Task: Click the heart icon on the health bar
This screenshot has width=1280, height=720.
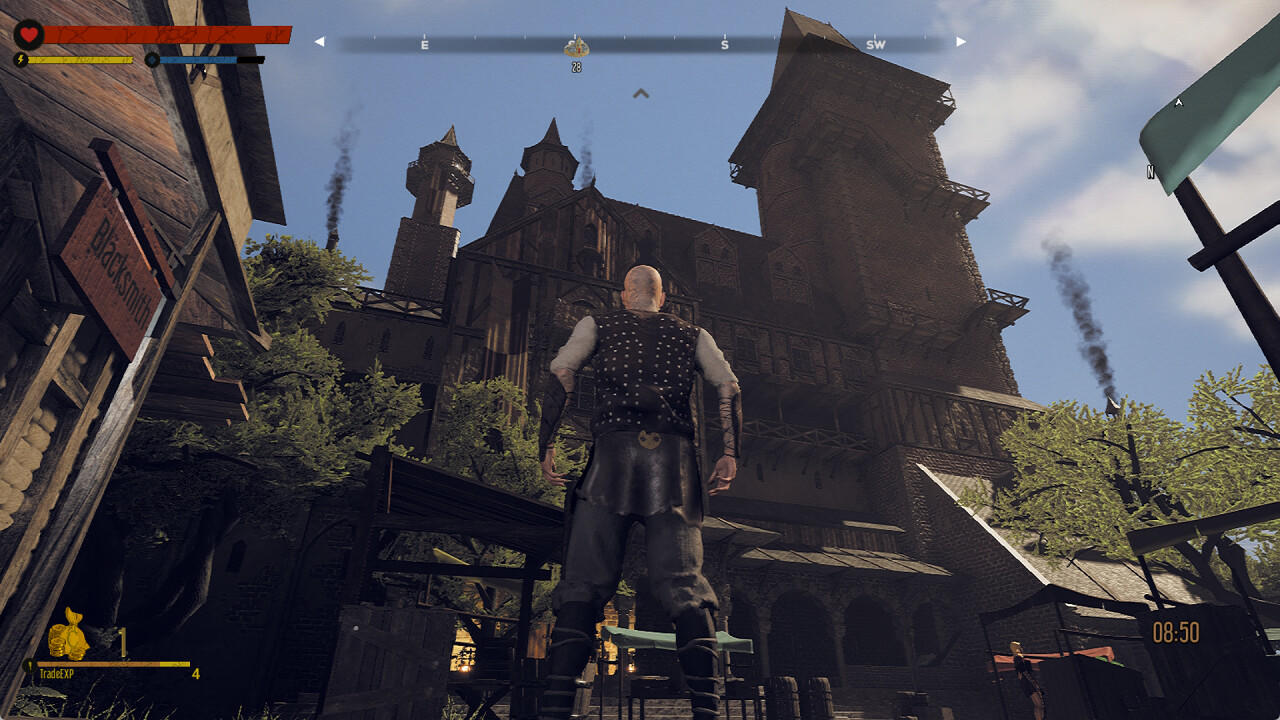Action: click(x=29, y=34)
